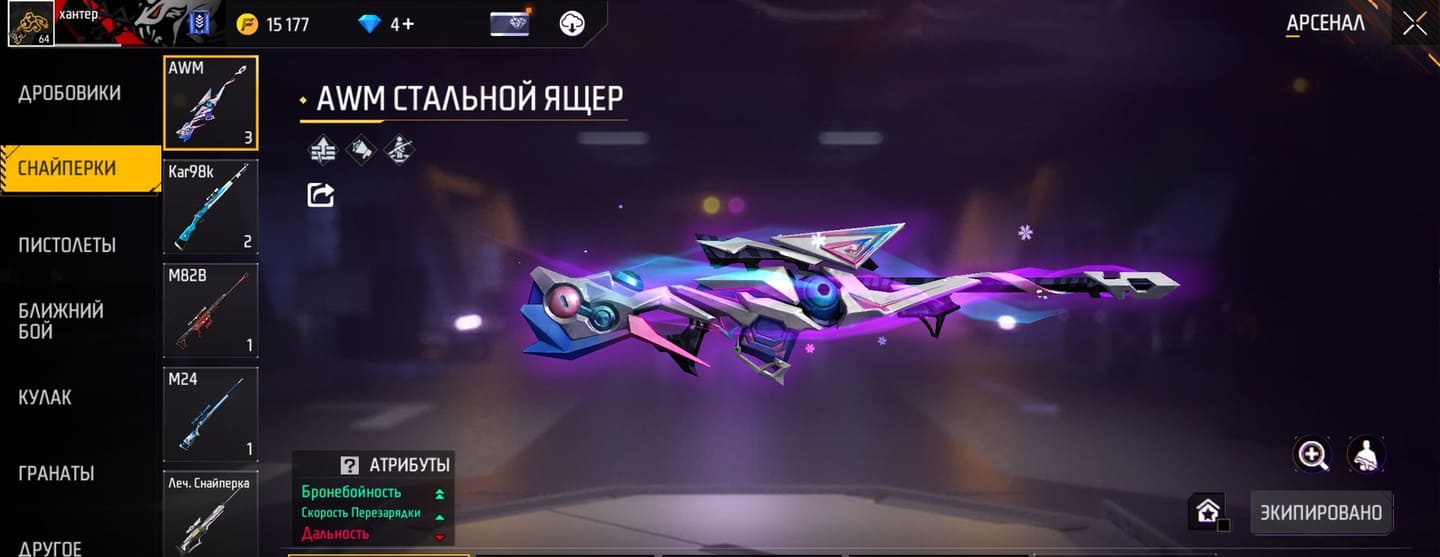The width and height of the screenshot is (1440, 557).
Task: Select the AWM weapon thumbnail
Action: point(210,102)
